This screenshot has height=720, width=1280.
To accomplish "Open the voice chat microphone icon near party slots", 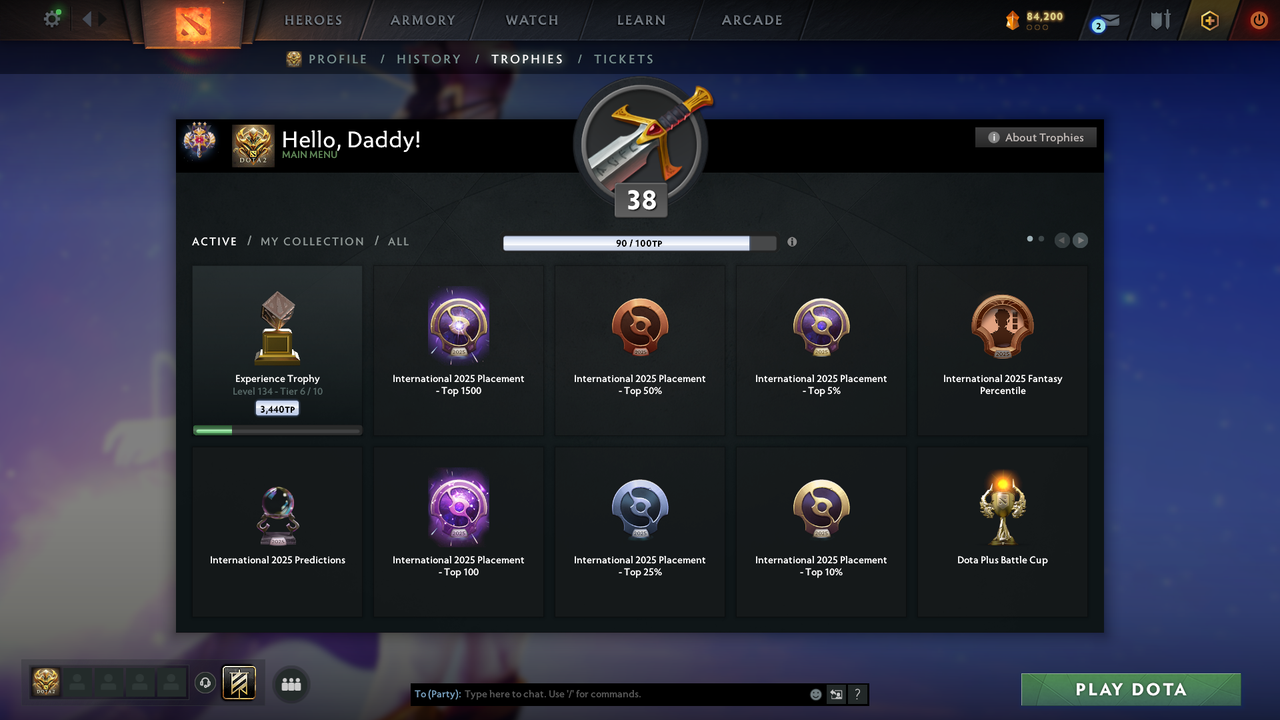I will pyautogui.click(x=206, y=683).
